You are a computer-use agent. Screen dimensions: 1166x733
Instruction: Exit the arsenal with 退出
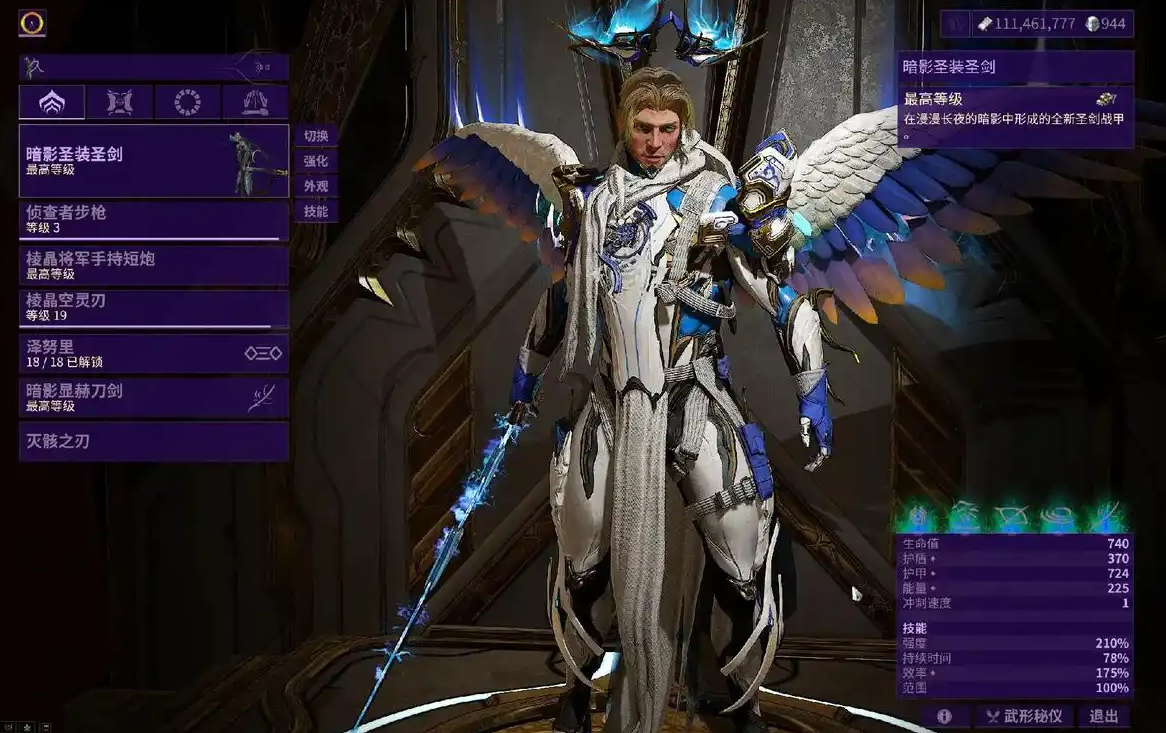tap(1104, 716)
